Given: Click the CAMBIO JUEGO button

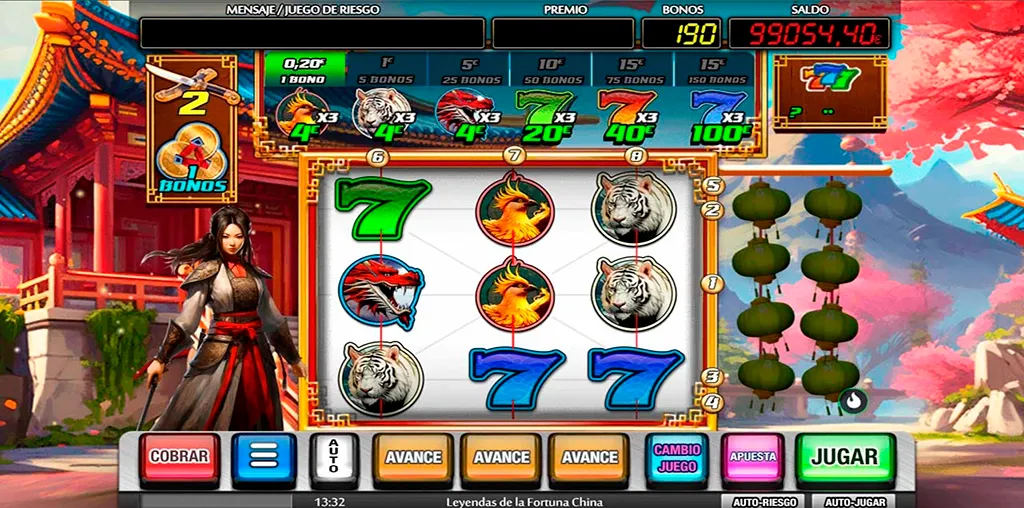Looking at the screenshot, I should 677,457.
